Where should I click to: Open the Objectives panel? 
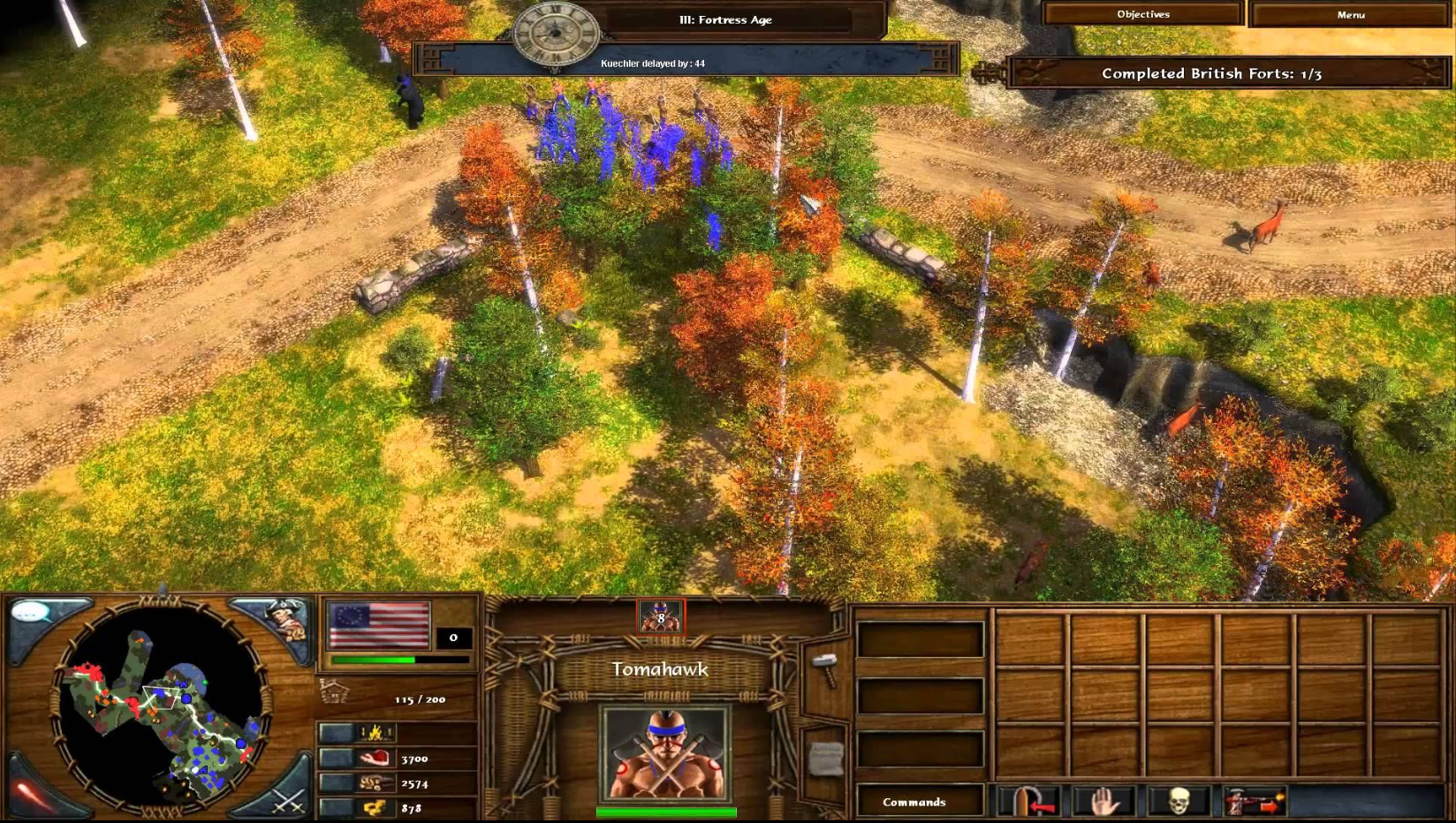pos(1142,14)
